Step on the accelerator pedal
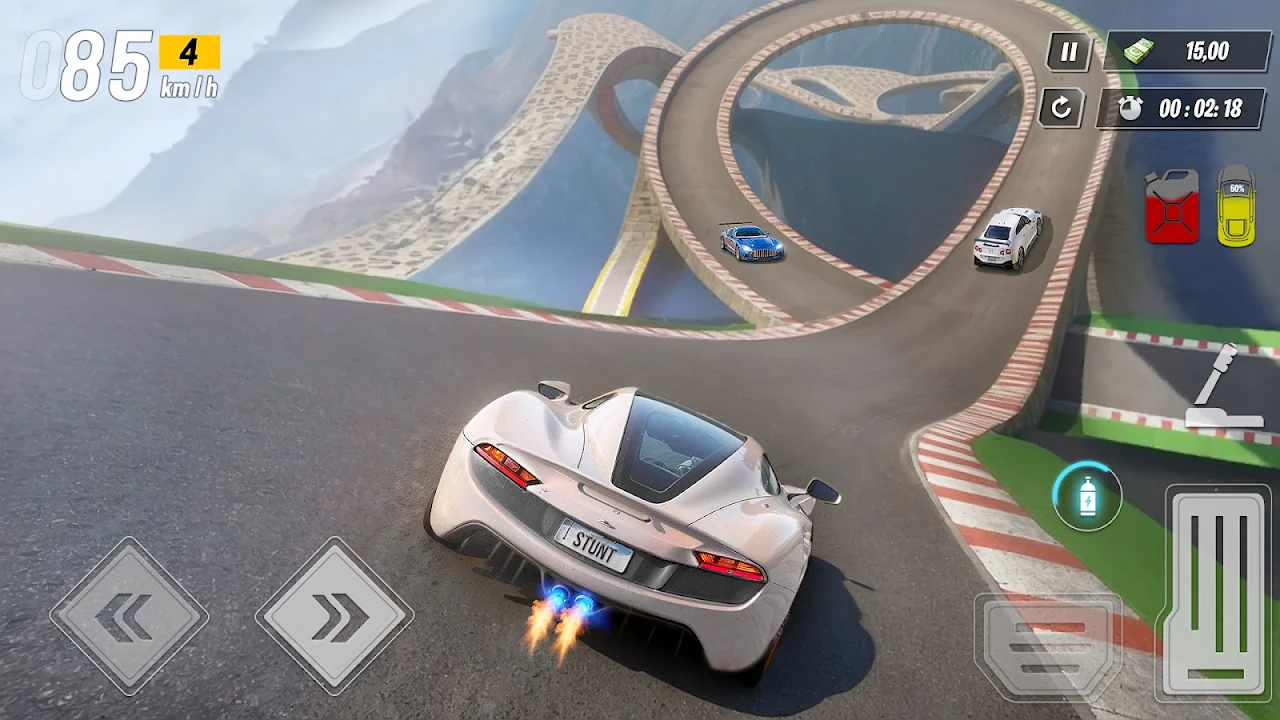1280x720 pixels. click(x=1216, y=592)
